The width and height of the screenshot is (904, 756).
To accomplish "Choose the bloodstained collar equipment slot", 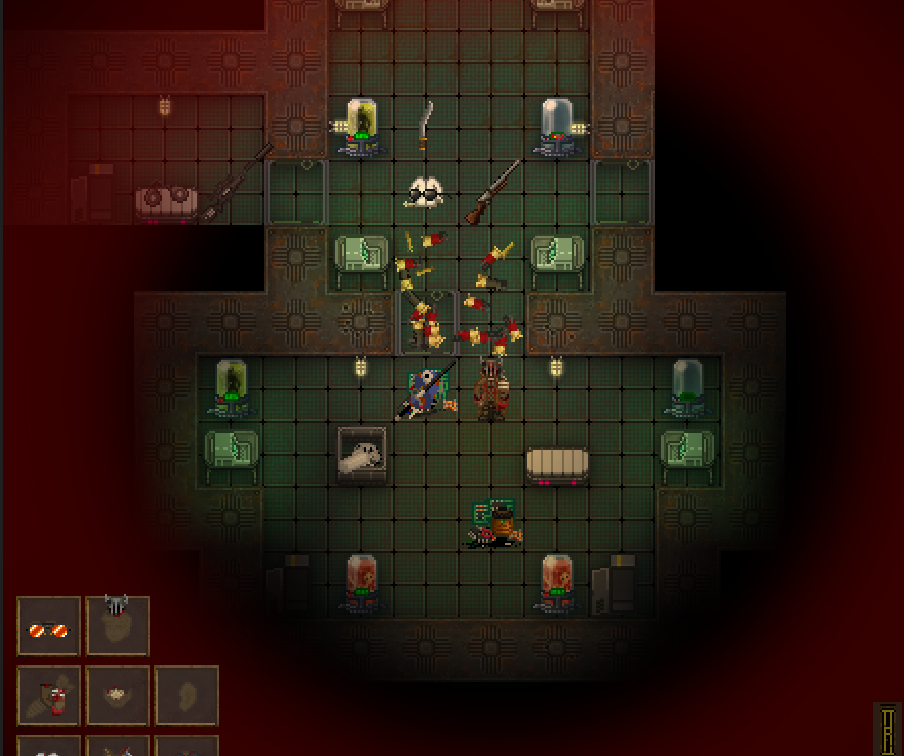I will (x=117, y=696).
